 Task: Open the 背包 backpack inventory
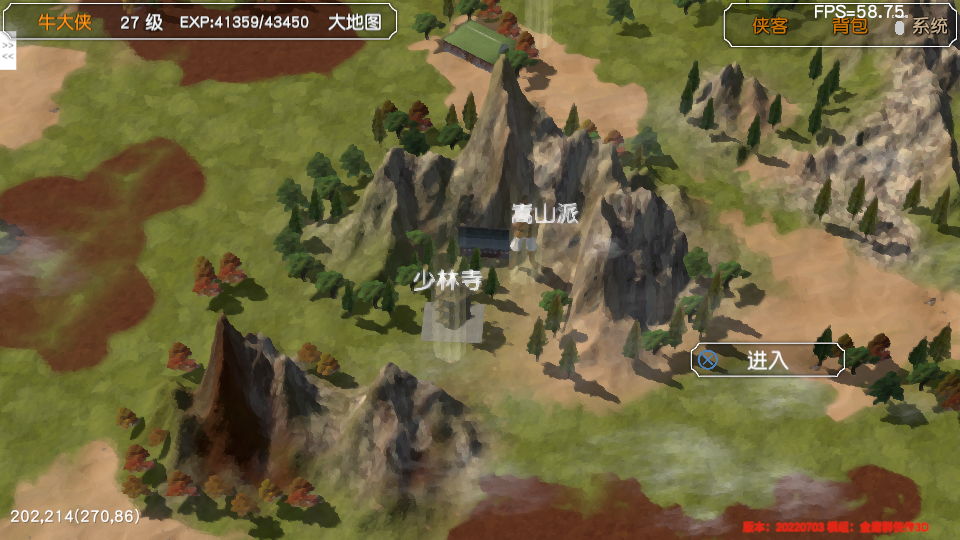point(850,27)
